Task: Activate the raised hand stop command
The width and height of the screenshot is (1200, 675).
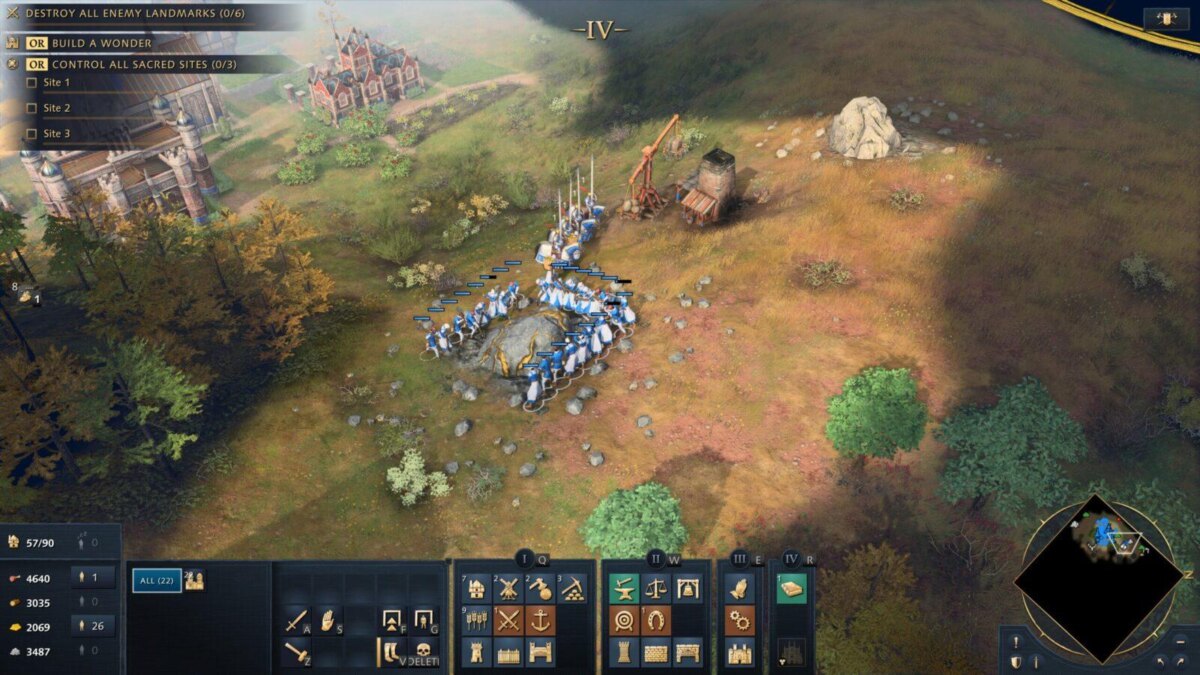Action: [x=328, y=621]
